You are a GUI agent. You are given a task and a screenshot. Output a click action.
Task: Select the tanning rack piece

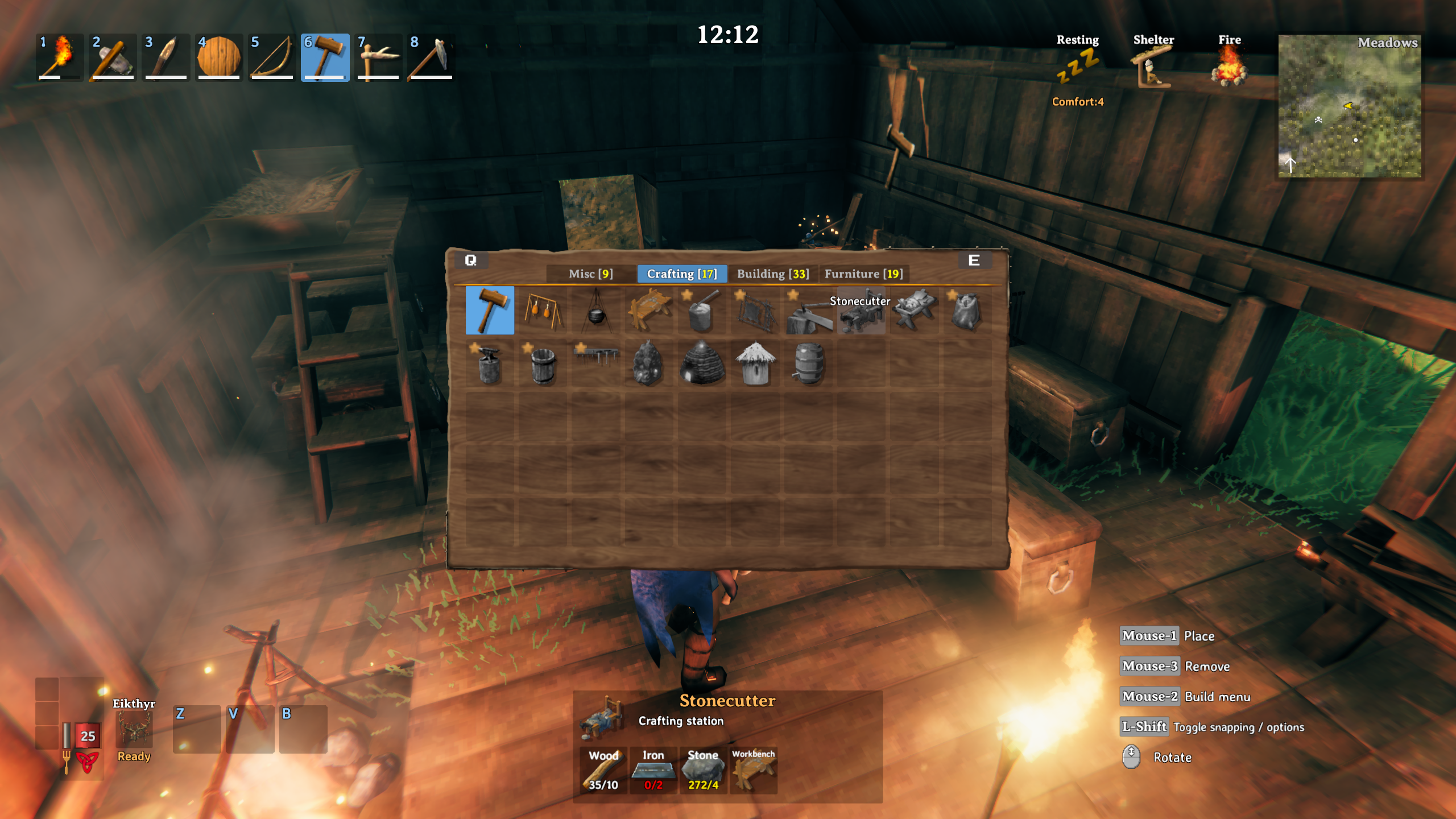pos(755,311)
